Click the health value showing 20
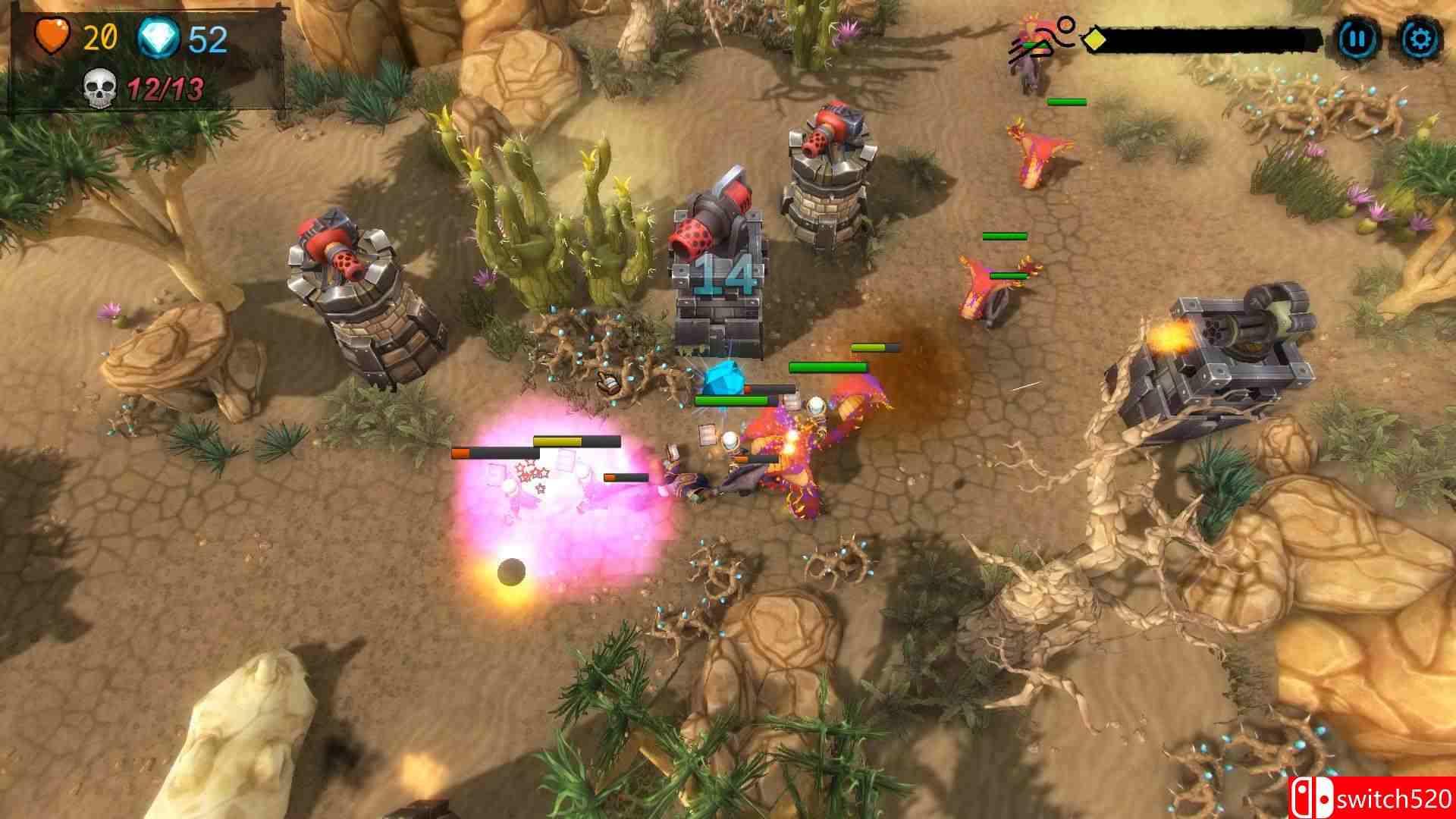The image size is (1456, 819). pos(101,34)
